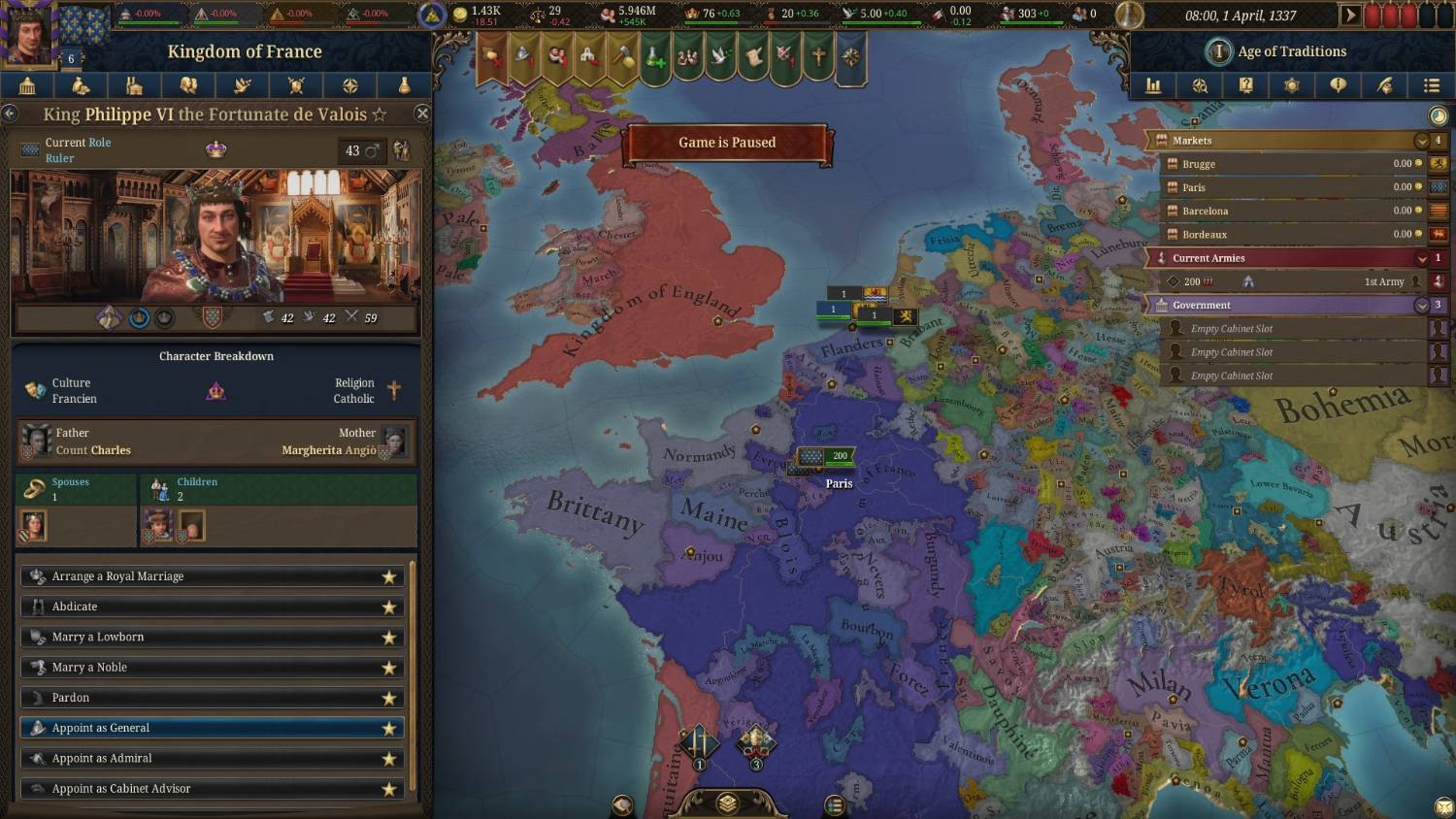Open the Age of Traditions panel
Screen dimensions: 1456x819
tap(1291, 51)
